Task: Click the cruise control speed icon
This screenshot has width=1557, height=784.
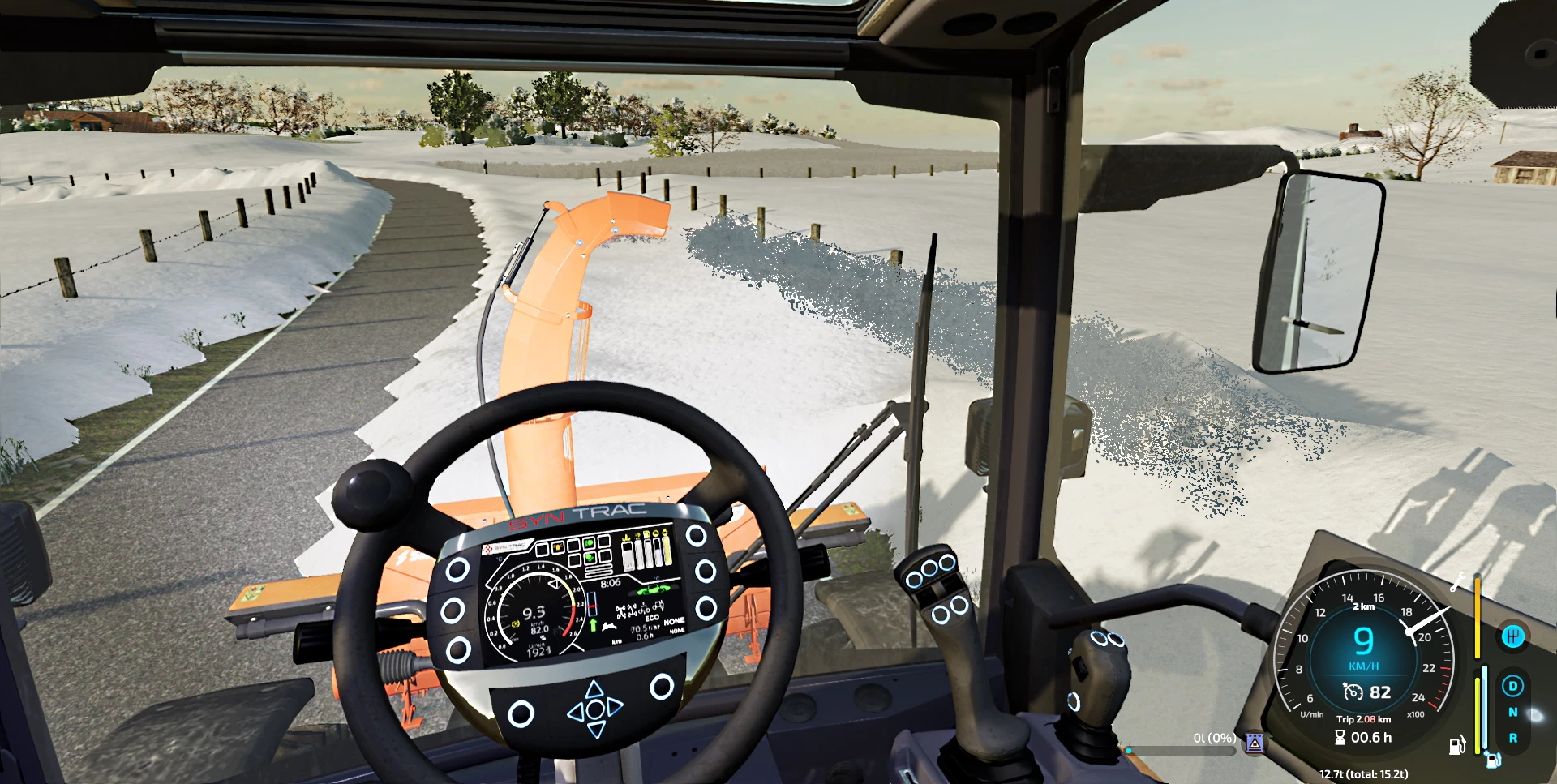Action: tap(1353, 692)
